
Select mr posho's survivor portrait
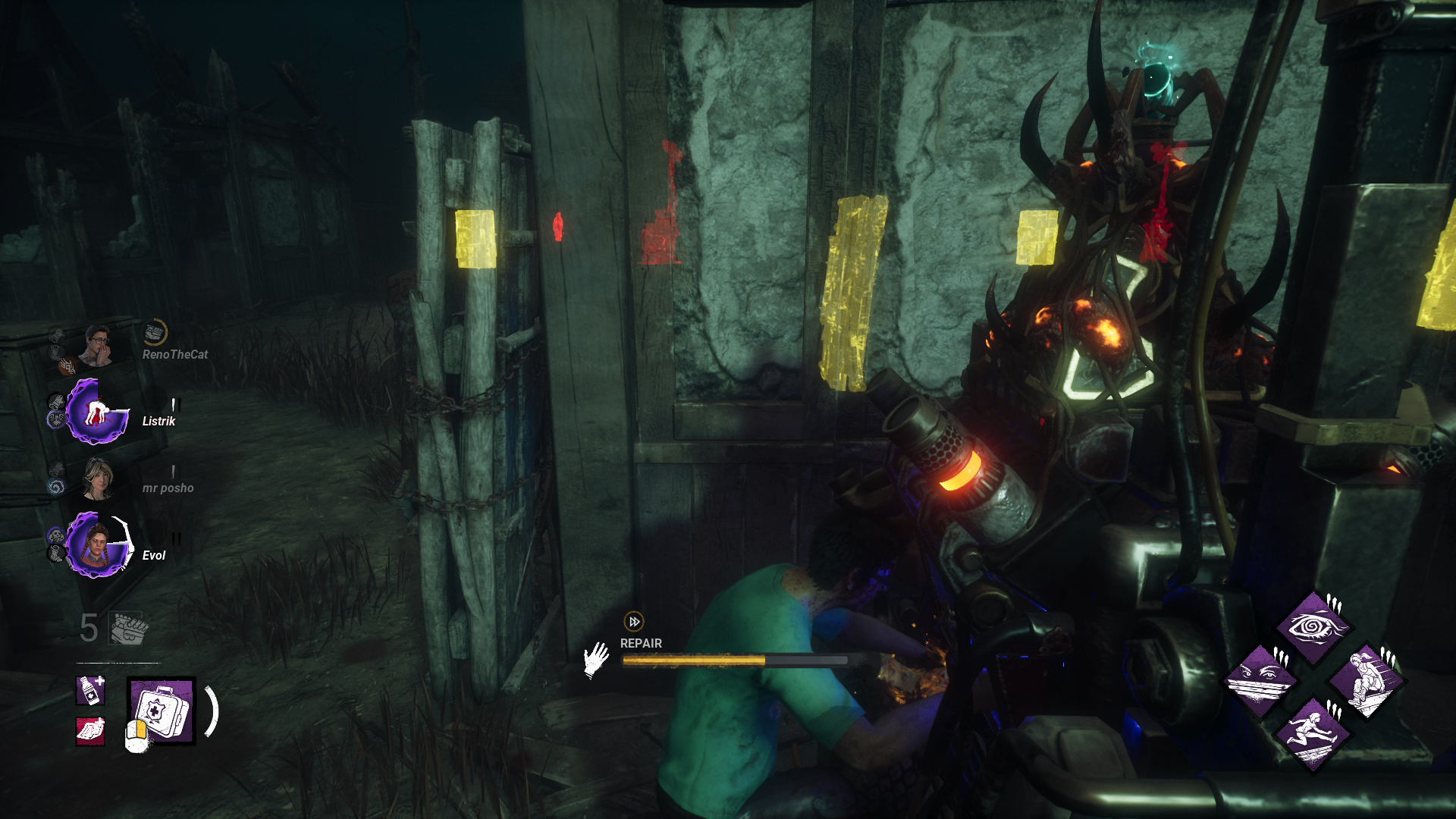pos(97,479)
